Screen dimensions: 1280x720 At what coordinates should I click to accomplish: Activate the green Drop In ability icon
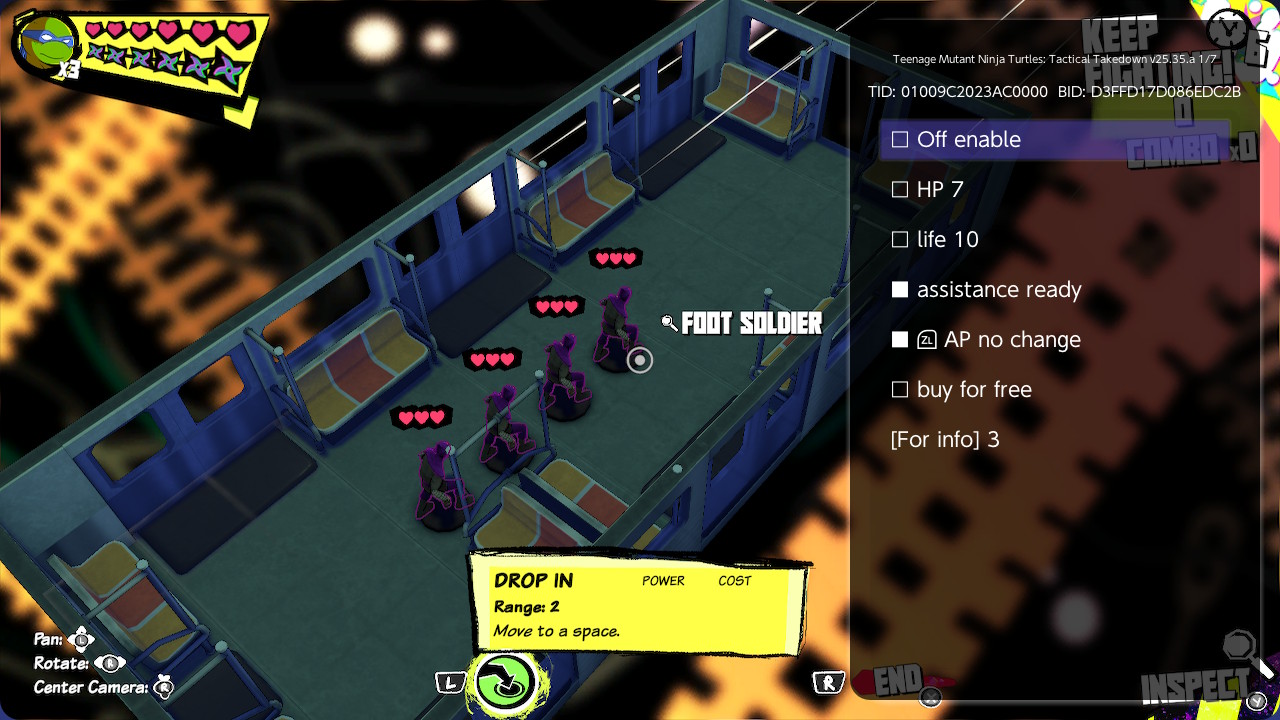tap(506, 682)
